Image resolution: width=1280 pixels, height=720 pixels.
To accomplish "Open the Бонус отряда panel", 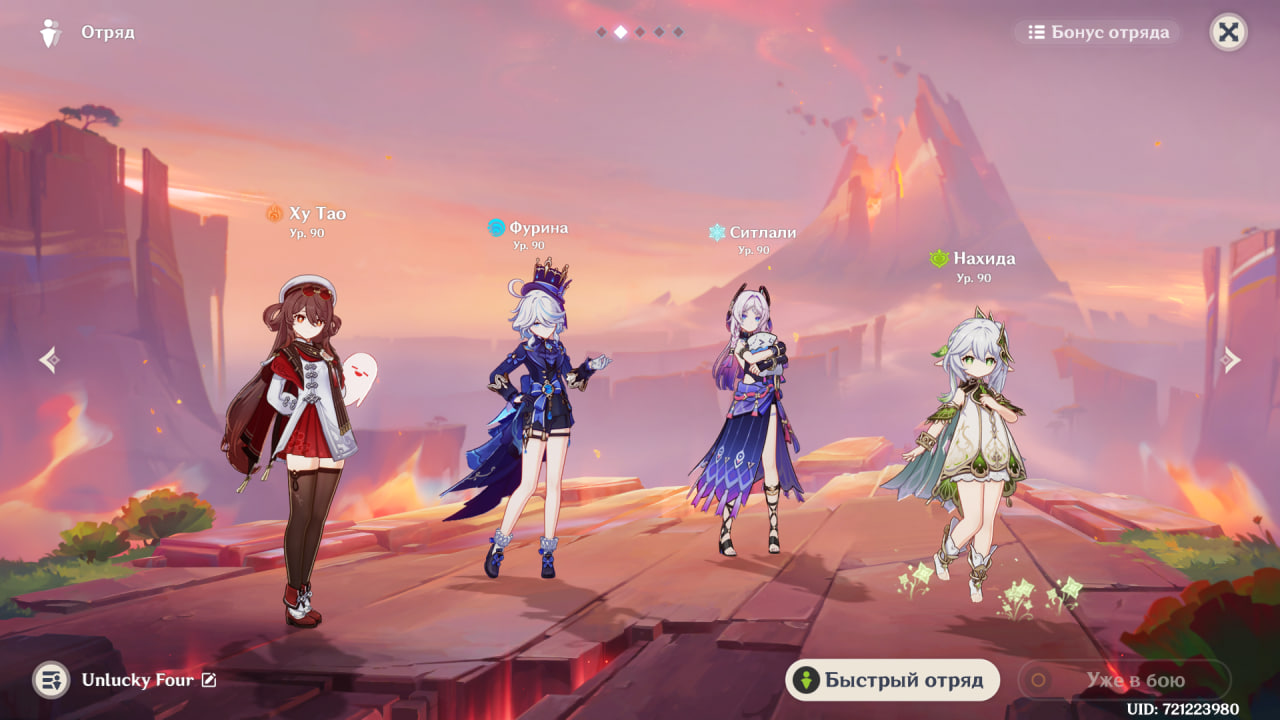I will (x=1098, y=33).
